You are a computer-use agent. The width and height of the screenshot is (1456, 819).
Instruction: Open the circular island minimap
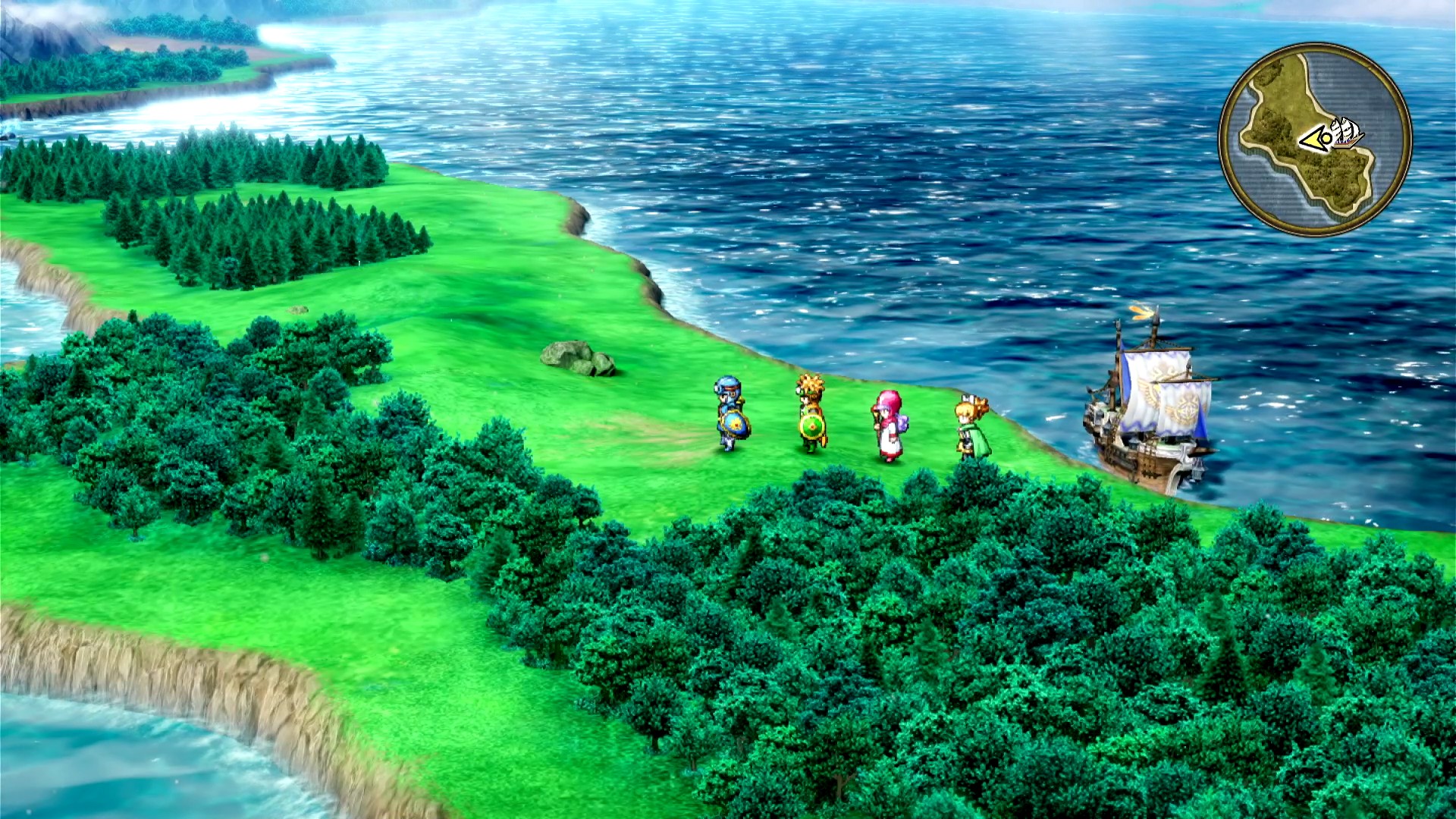pos(1315,140)
